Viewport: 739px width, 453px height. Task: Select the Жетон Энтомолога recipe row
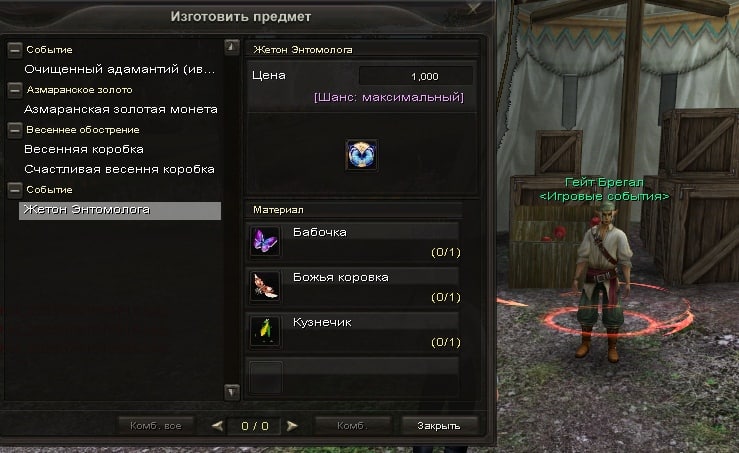[x=119, y=210]
